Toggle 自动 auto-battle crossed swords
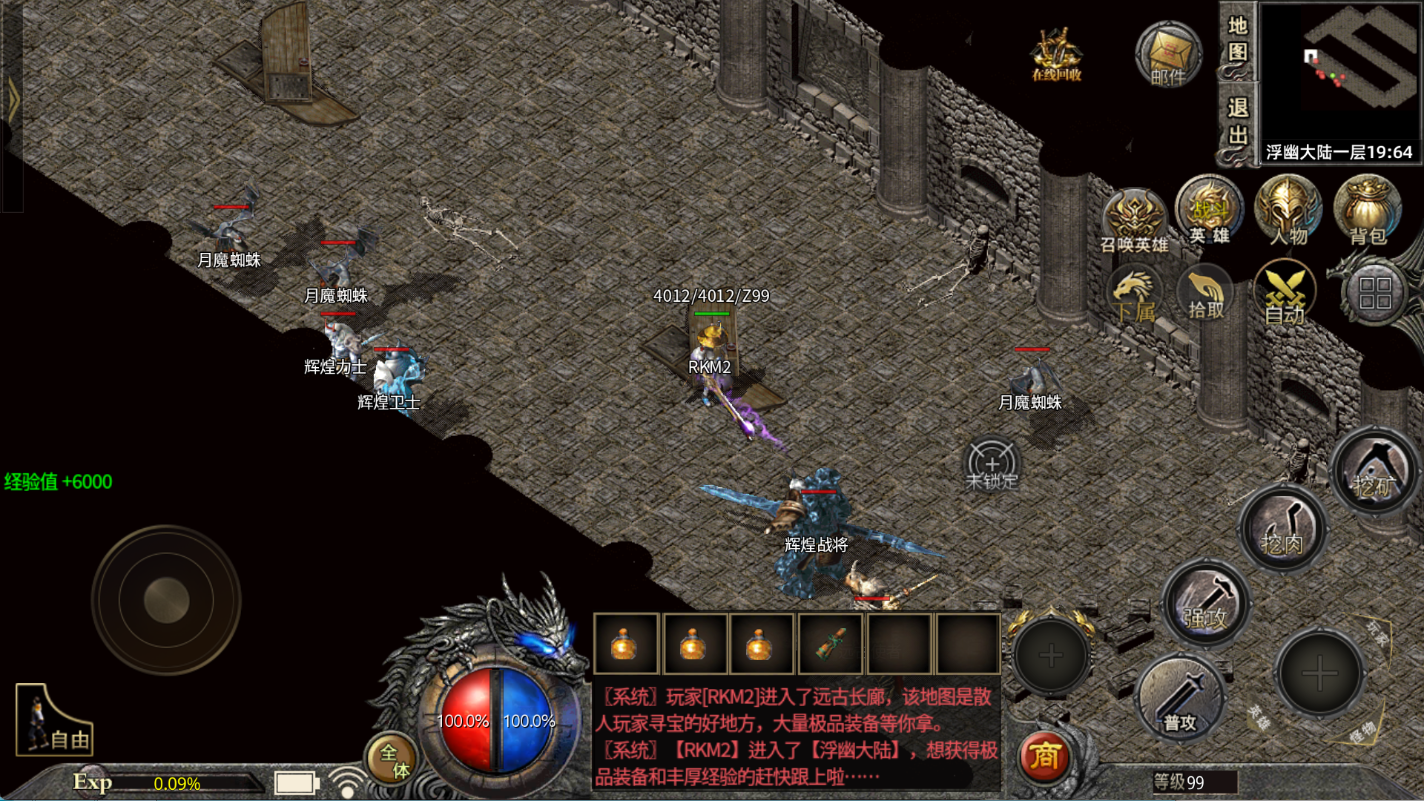 pyautogui.click(x=1284, y=293)
